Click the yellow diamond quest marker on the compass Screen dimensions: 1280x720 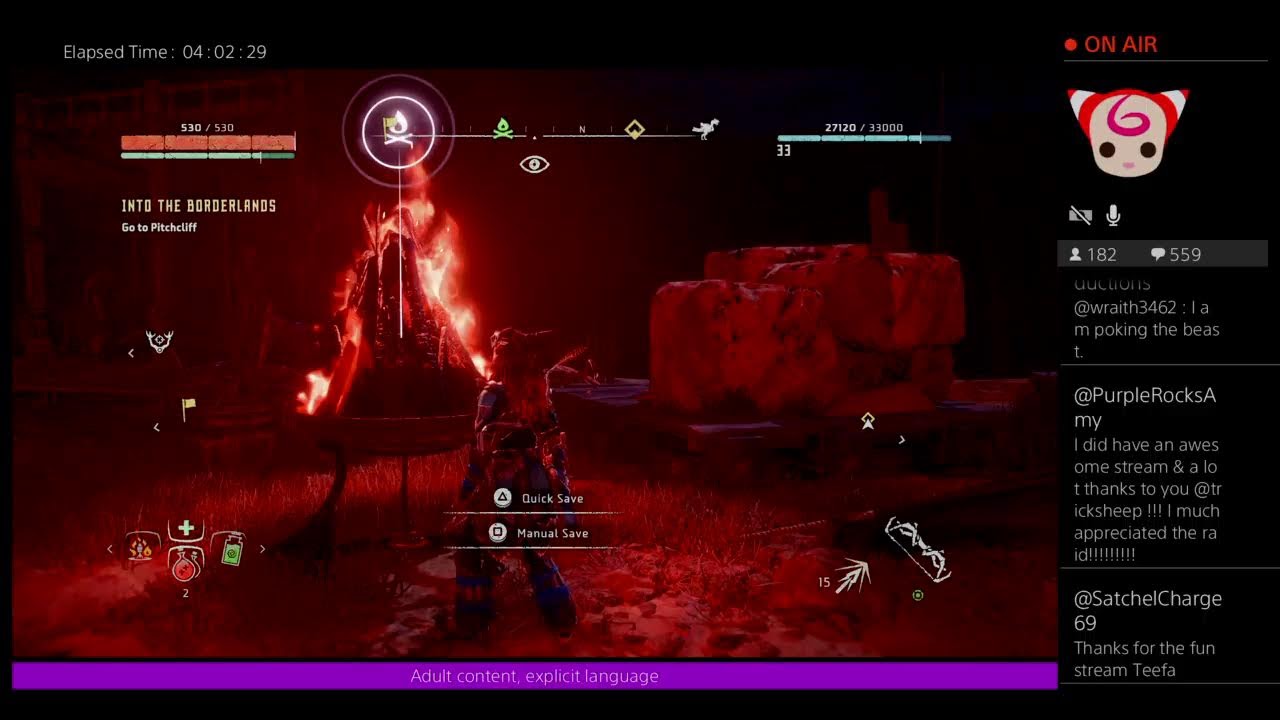pos(634,129)
